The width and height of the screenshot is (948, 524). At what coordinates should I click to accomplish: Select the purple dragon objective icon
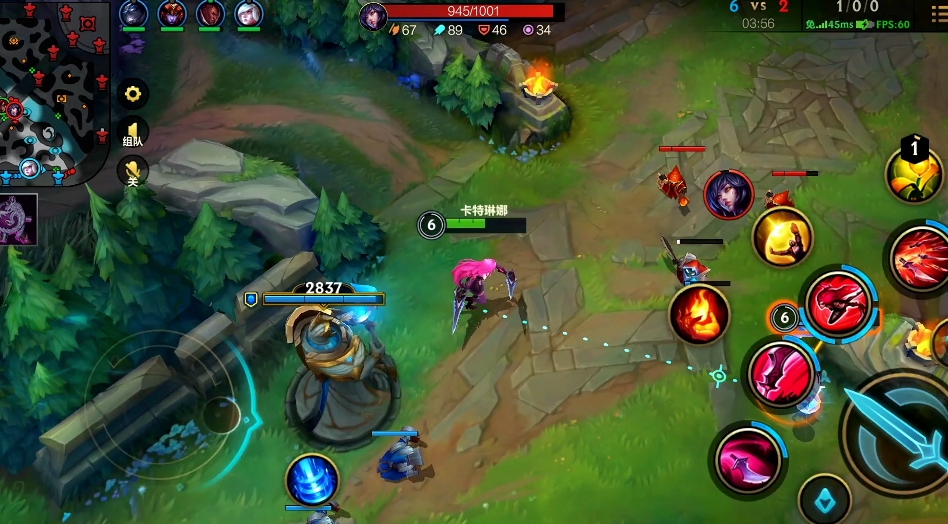pos(18,219)
